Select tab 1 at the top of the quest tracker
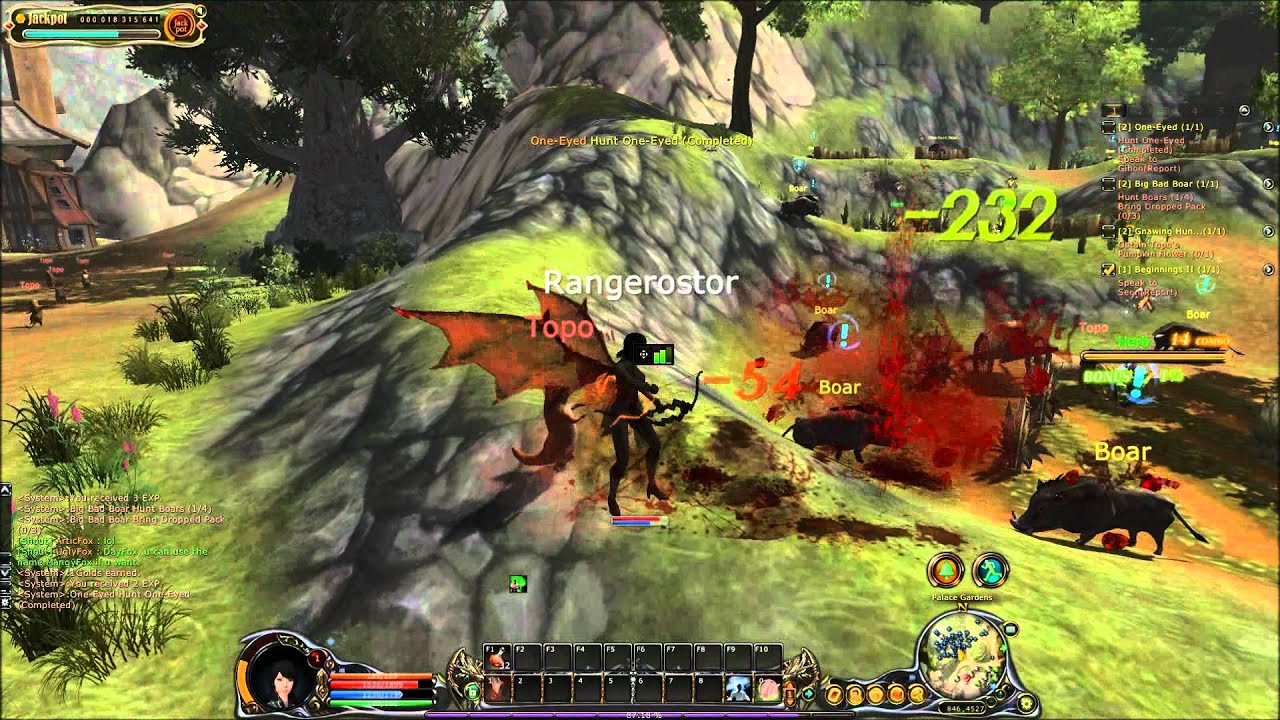This screenshot has width=1280, height=720. (x=1115, y=111)
